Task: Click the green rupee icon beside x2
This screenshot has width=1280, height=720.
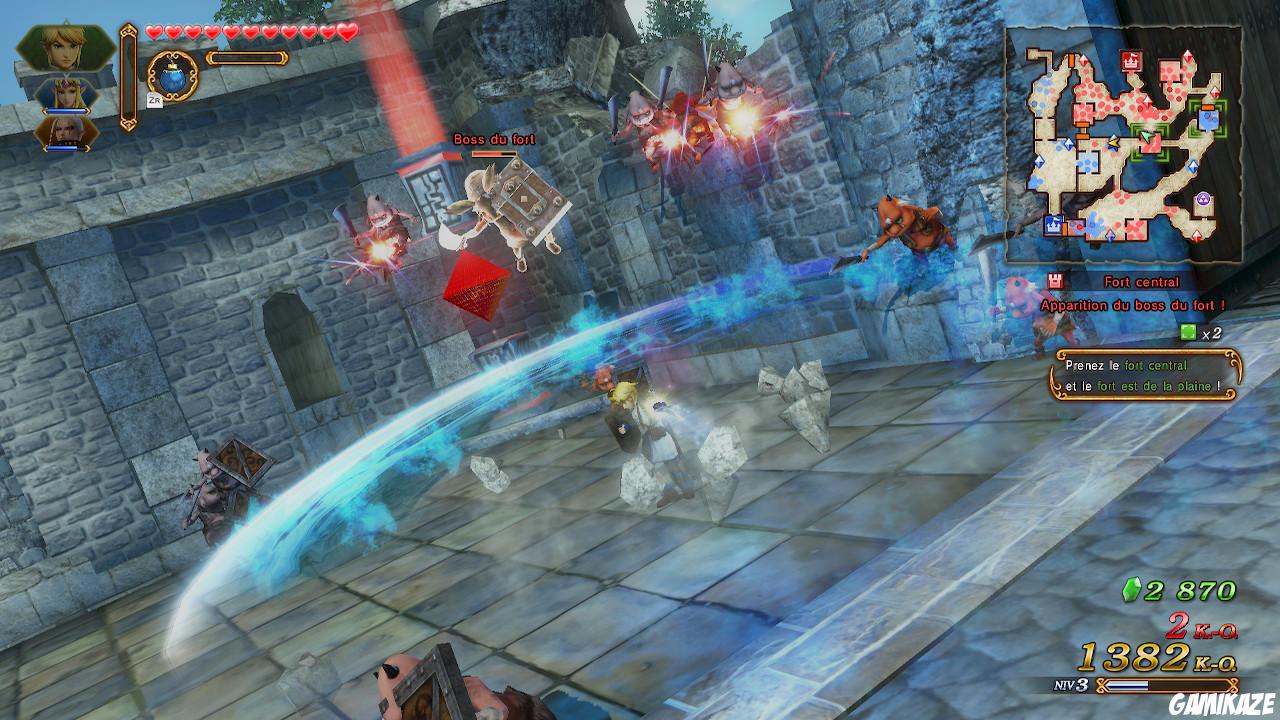Action: [x=1188, y=333]
